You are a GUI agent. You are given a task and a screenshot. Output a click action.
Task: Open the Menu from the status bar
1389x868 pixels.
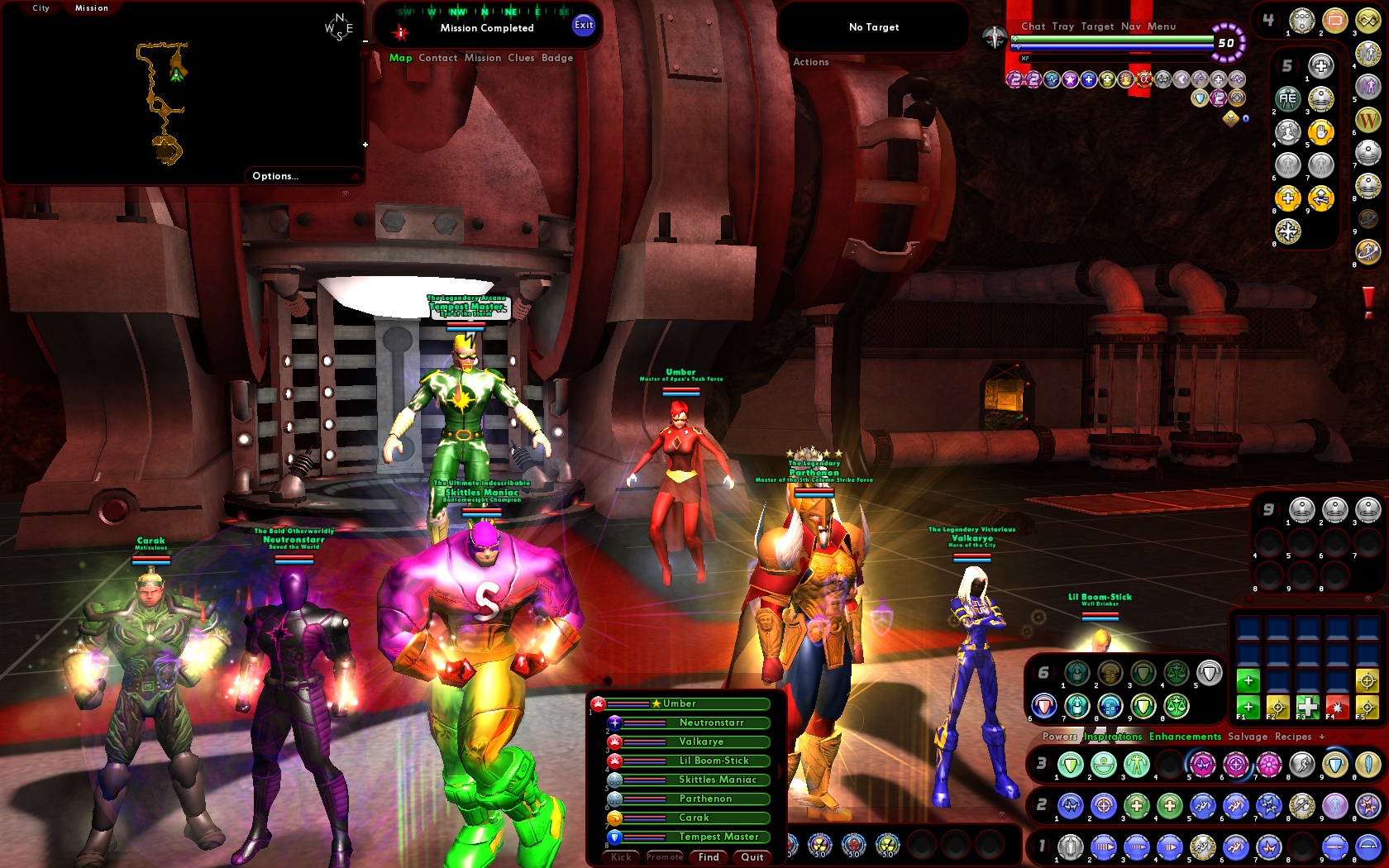[1162, 26]
